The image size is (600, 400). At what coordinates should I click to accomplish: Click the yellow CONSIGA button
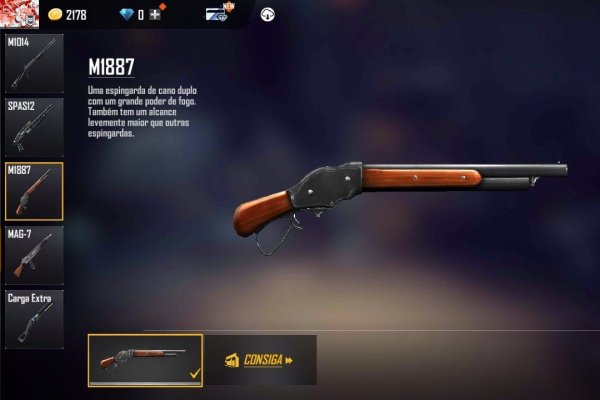[259, 360]
